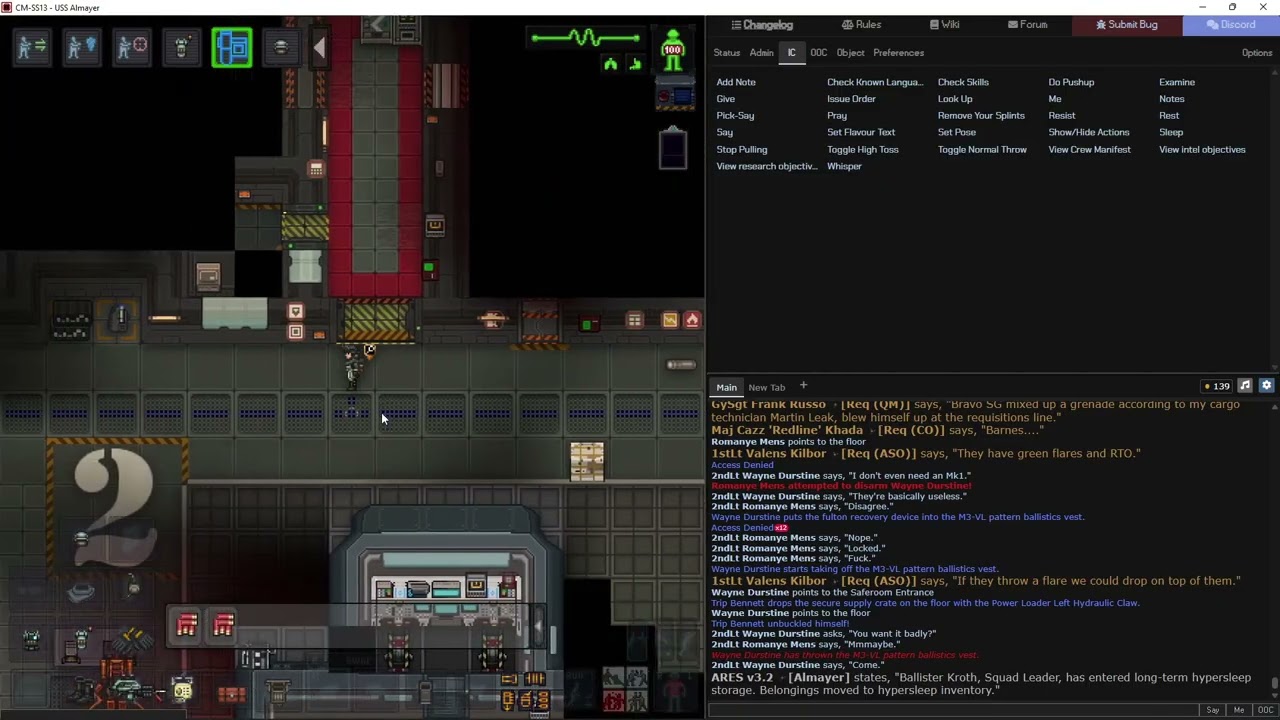This screenshot has height=720, width=1280.
Task: Open chat settings gear icon
Action: [1266, 386]
